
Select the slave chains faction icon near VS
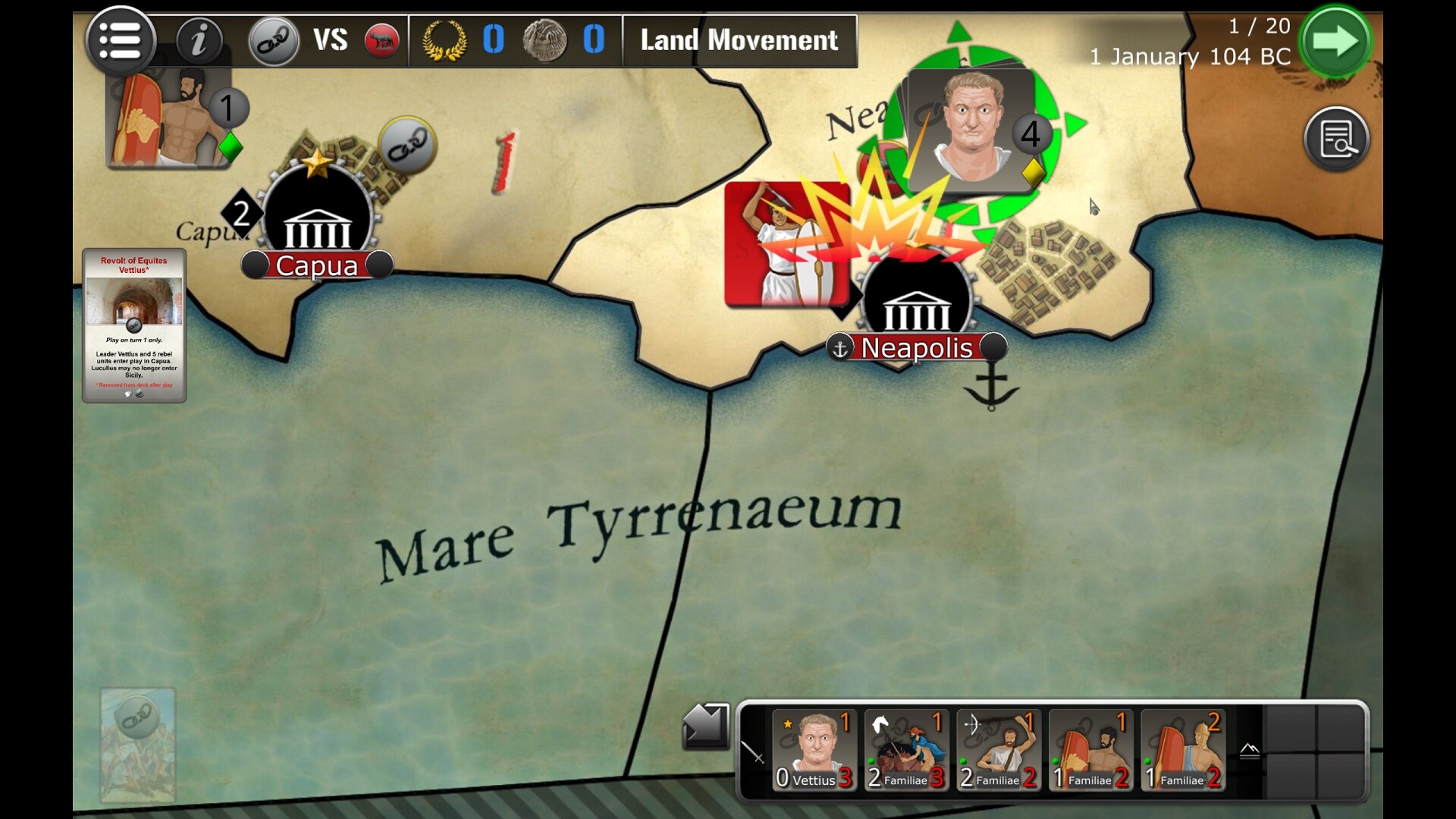275,40
